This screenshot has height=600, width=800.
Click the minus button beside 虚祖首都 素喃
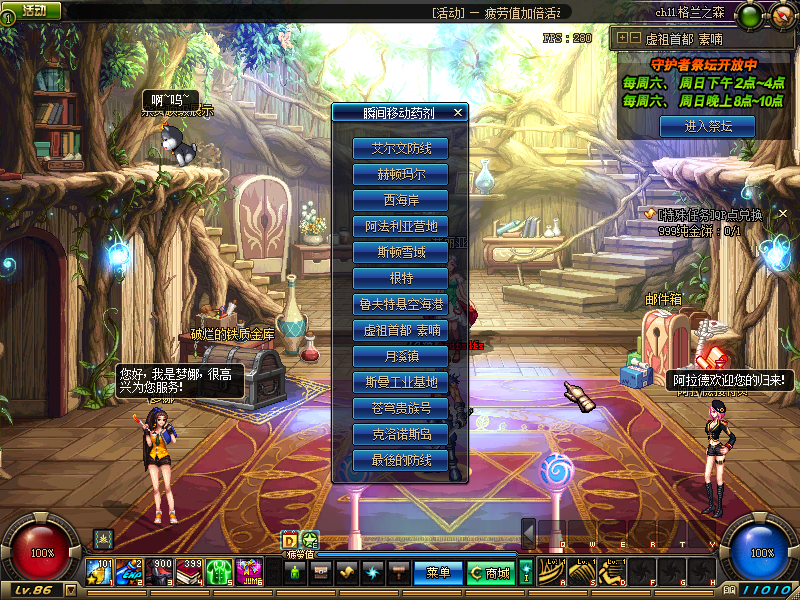click(x=634, y=38)
